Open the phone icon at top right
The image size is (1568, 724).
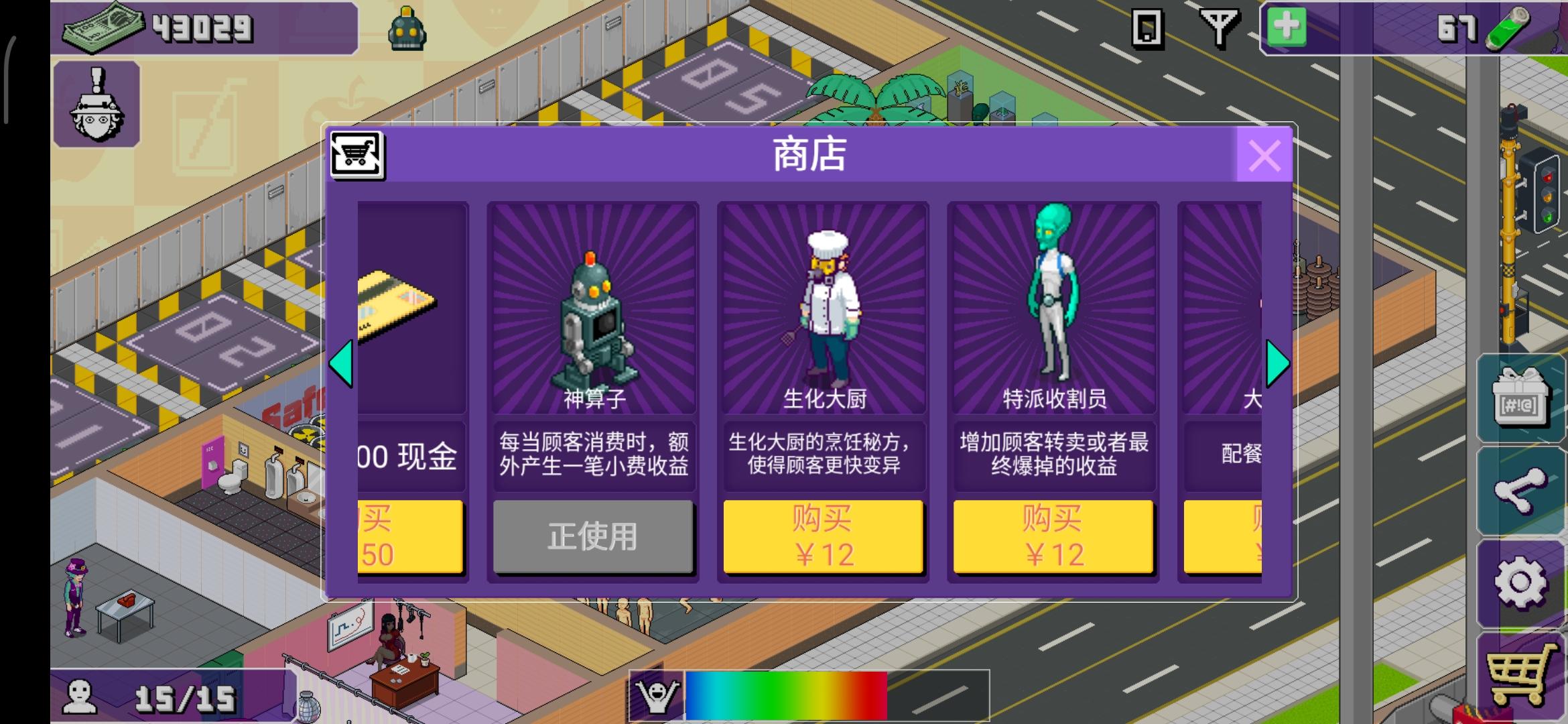[1149, 28]
